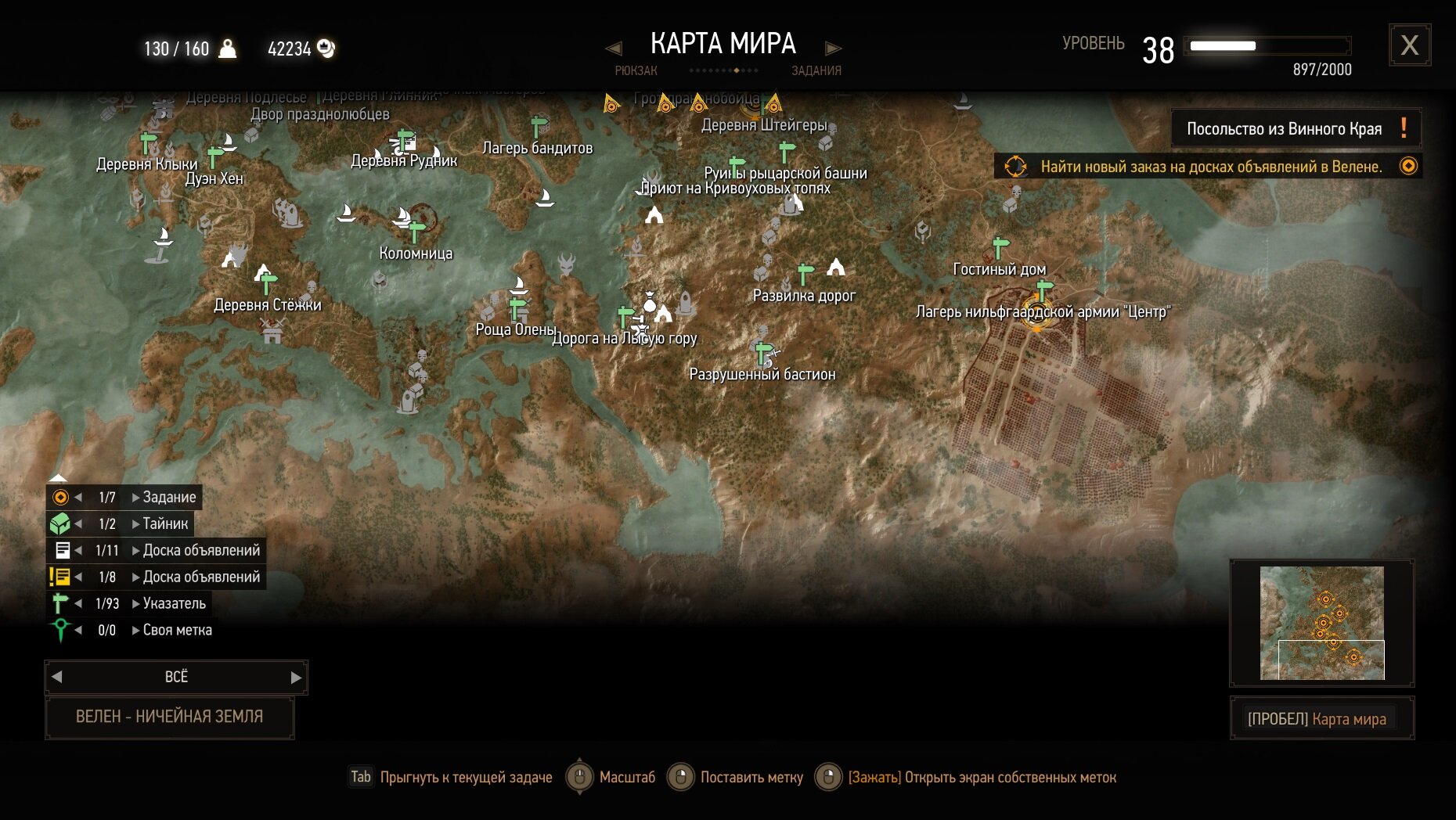The height and width of the screenshot is (820, 1456).
Task: Open the Карта мира world view button
Action: tap(1321, 718)
